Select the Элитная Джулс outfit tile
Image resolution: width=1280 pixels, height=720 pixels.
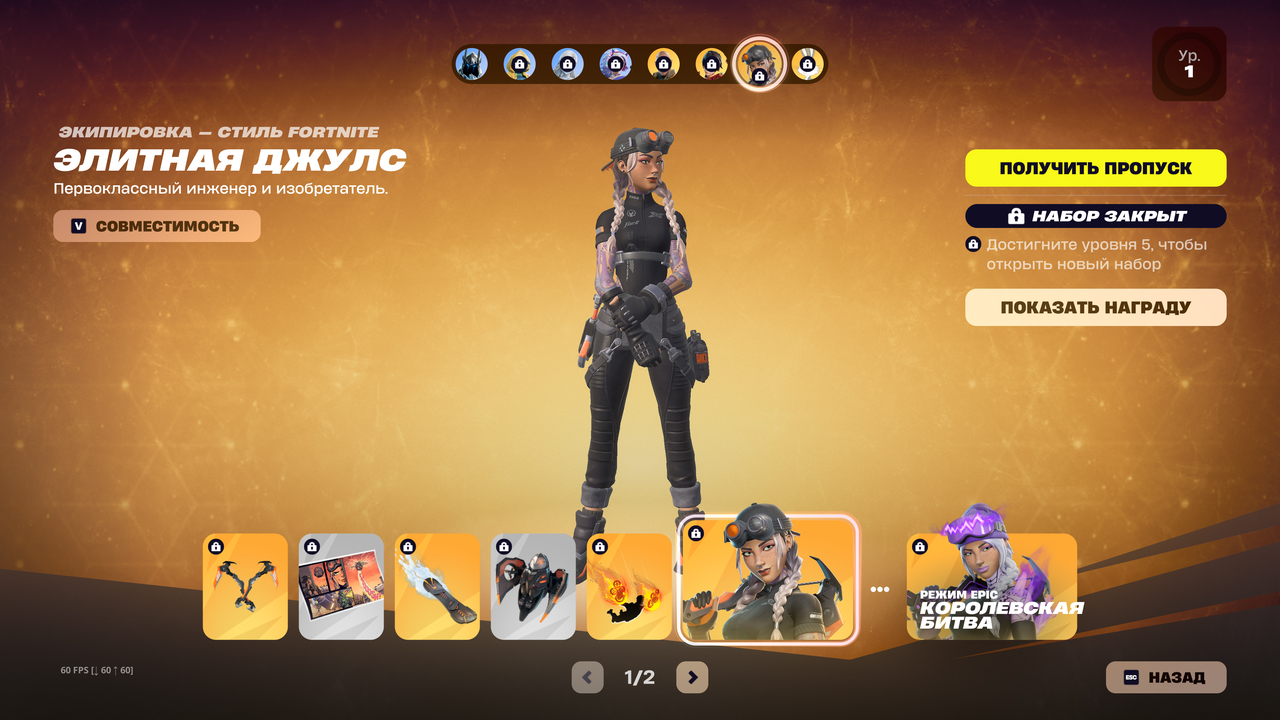pos(768,580)
